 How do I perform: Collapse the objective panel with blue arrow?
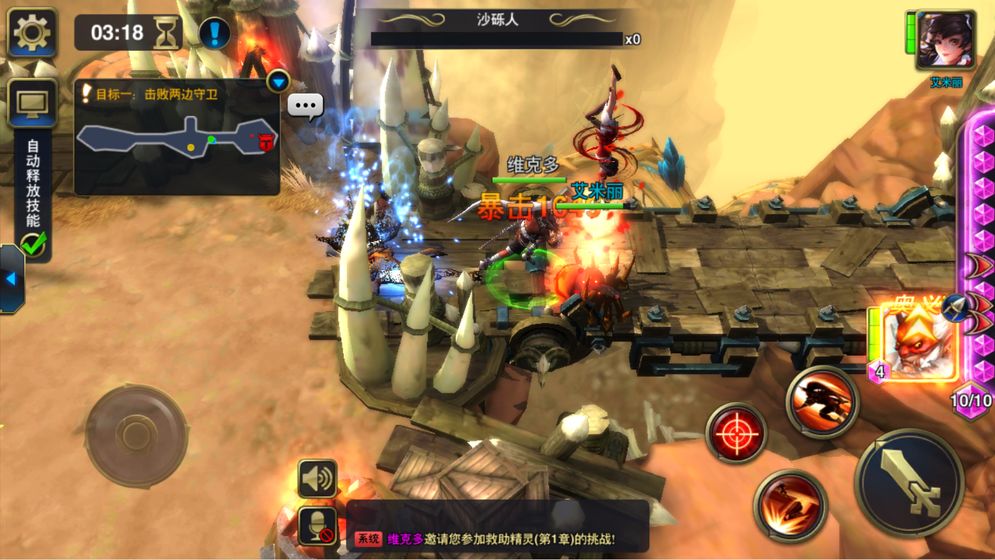(x=278, y=81)
